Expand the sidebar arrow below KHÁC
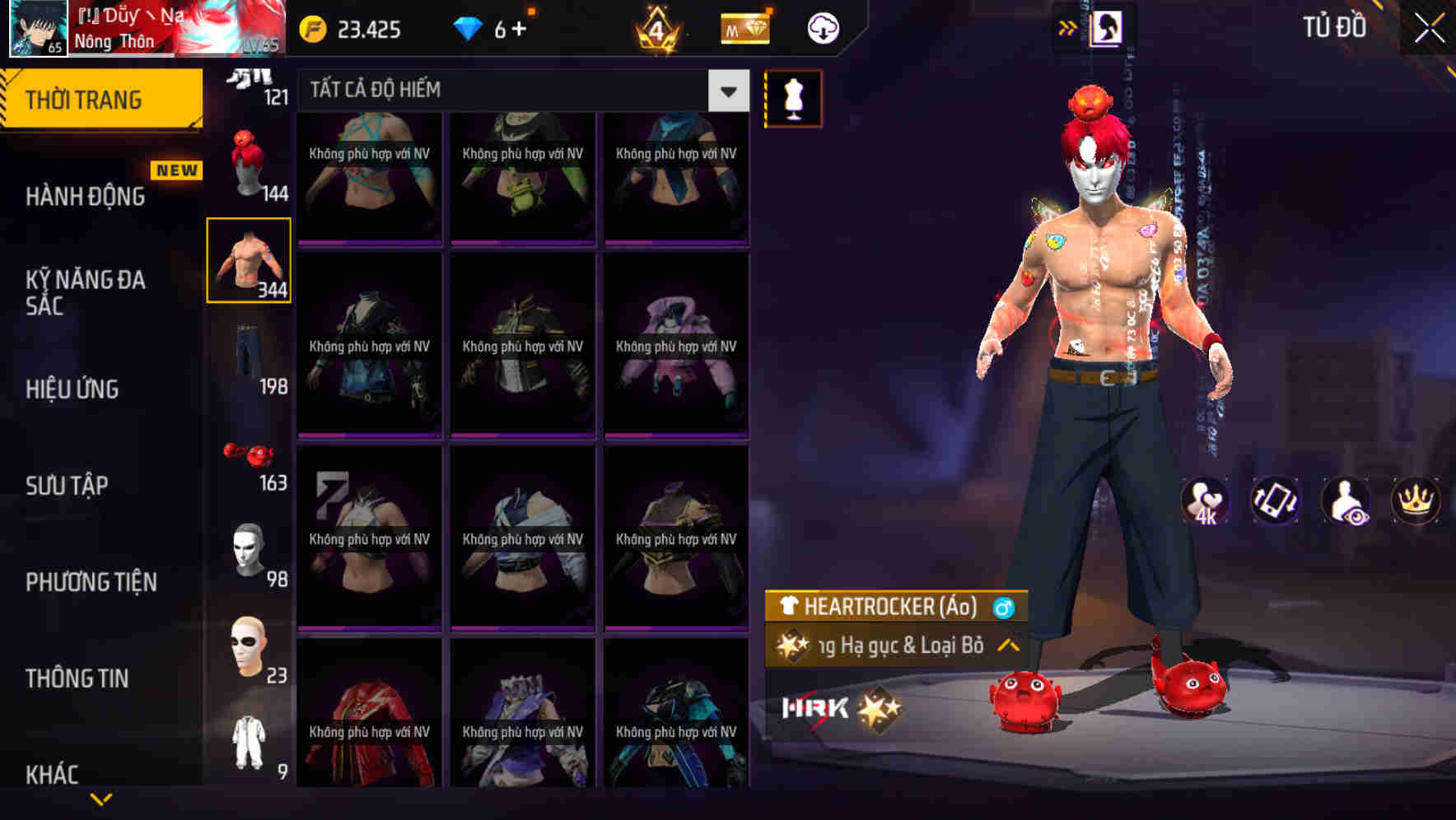This screenshot has height=820, width=1456. (100, 796)
